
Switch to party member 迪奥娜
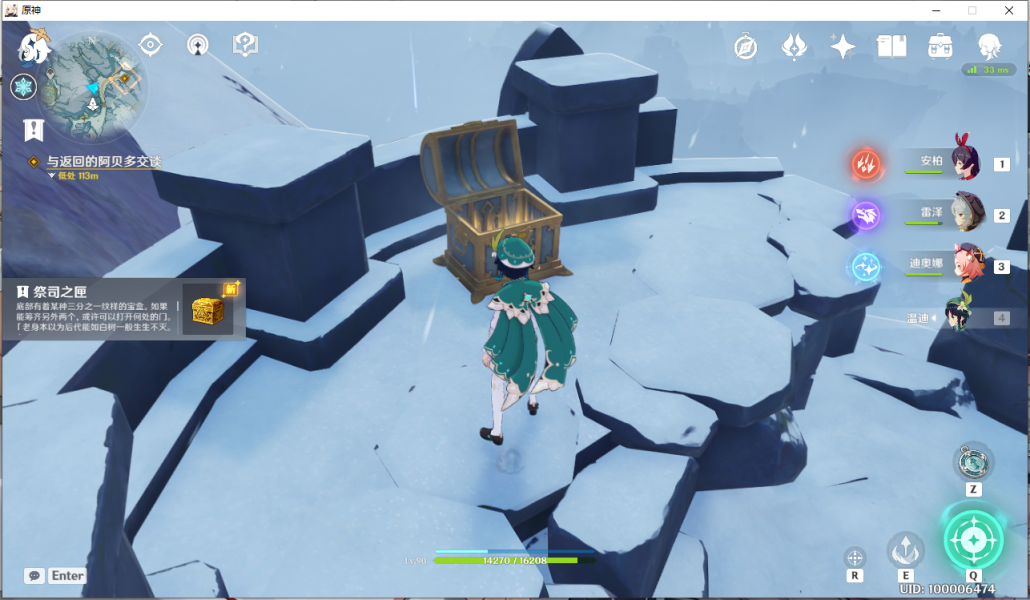click(x=965, y=266)
